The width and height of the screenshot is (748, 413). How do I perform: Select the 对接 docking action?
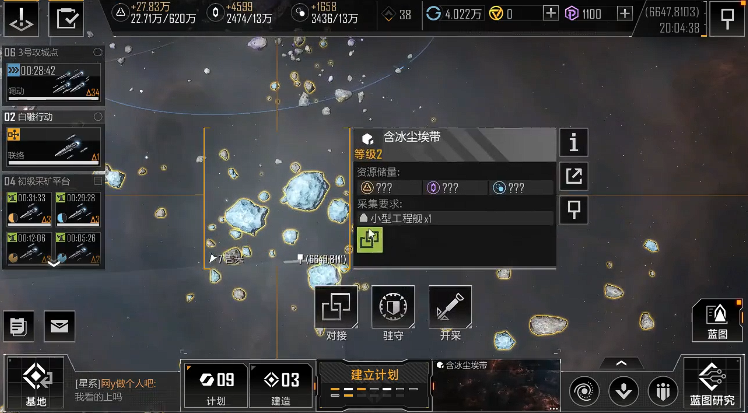336,311
